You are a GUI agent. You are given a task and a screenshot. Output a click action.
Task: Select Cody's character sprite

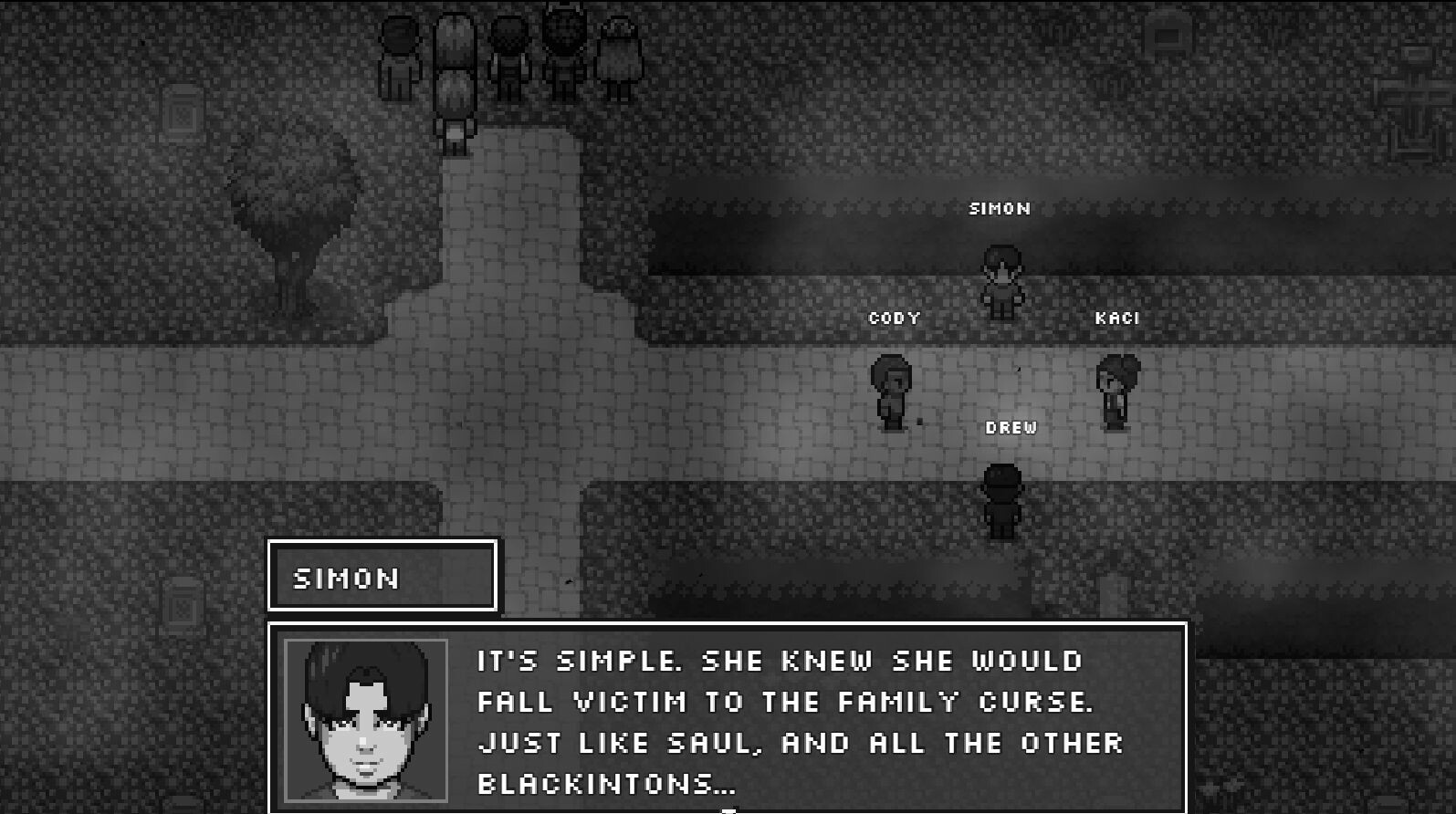point(893,392)
